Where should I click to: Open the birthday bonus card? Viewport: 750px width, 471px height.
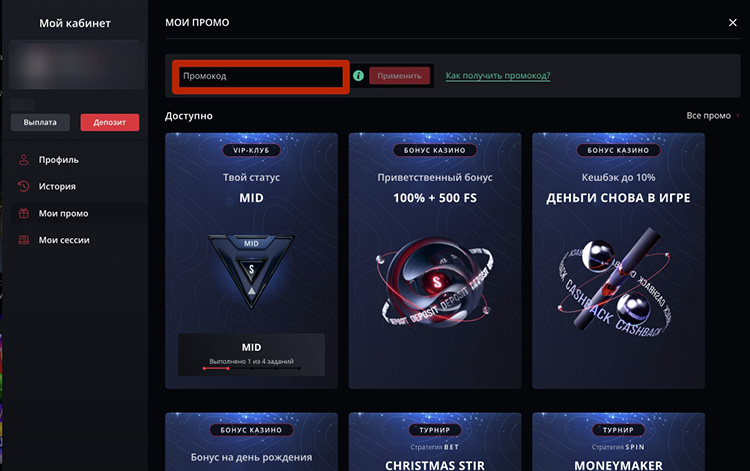click(x=251, y=442)
